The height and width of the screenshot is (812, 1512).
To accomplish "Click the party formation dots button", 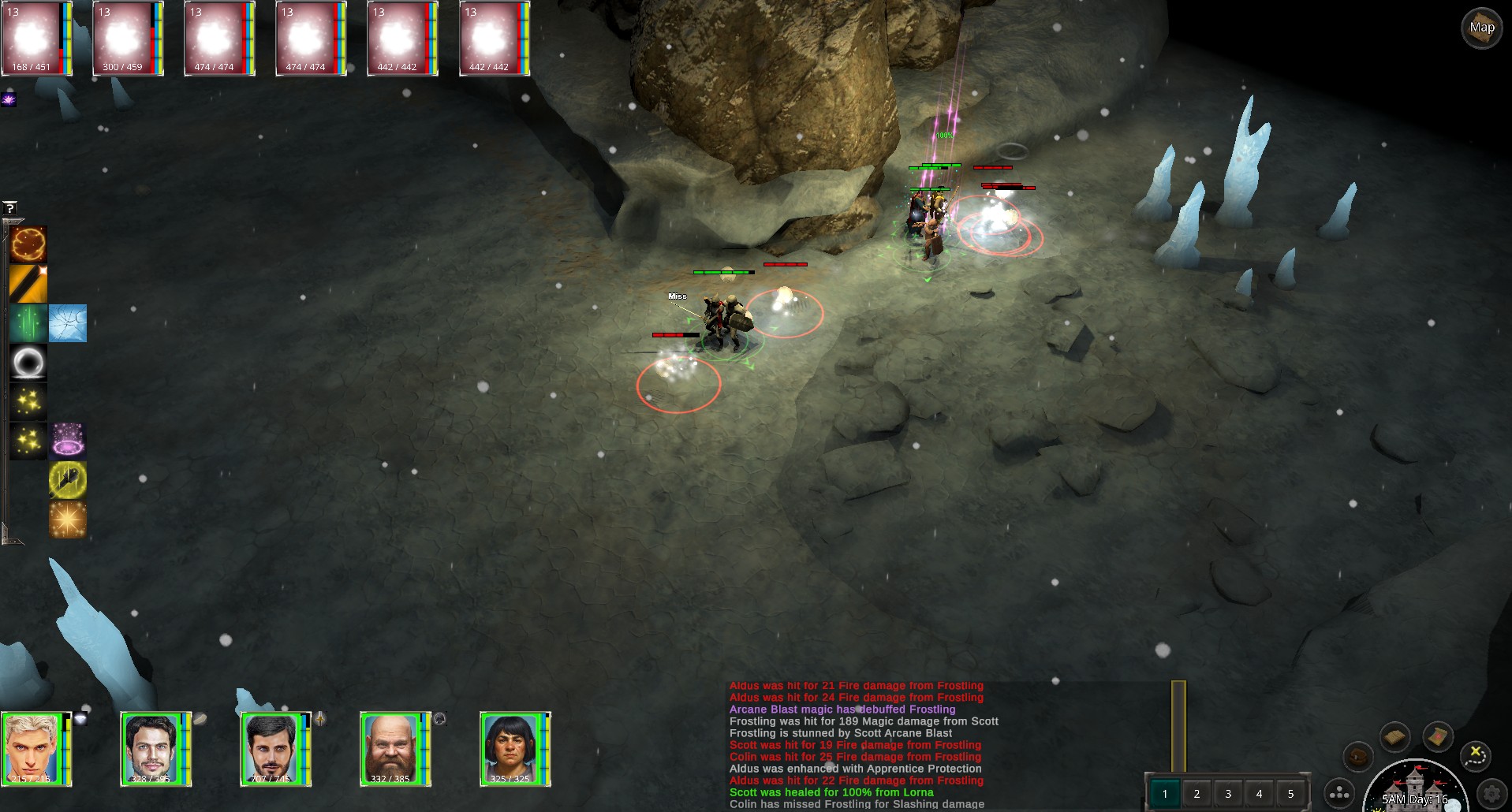I will 1339,793.
